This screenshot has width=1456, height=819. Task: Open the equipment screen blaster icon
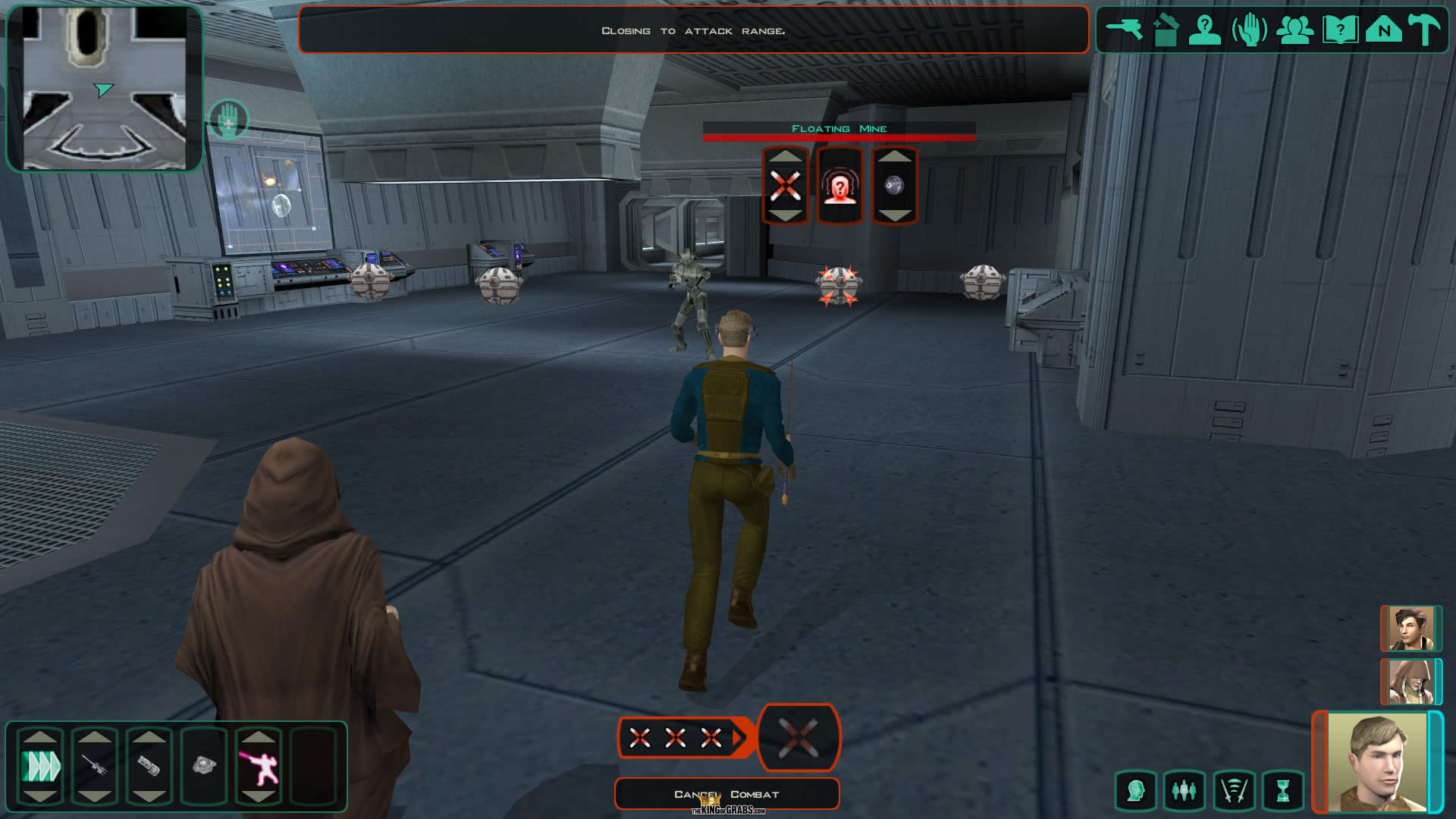point(1123,30)
